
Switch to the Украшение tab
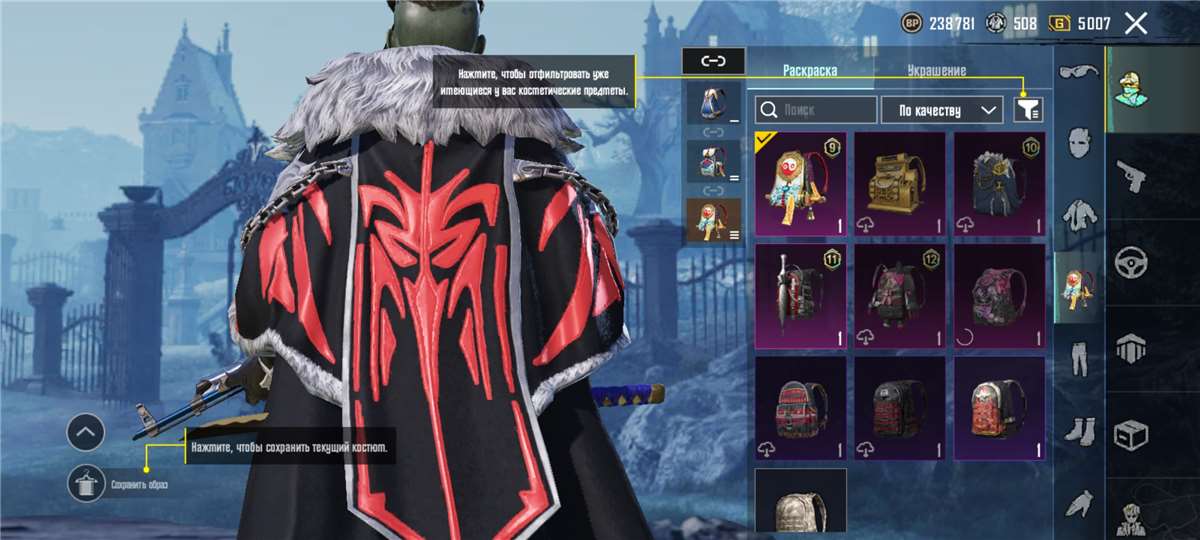click(936, 71)
